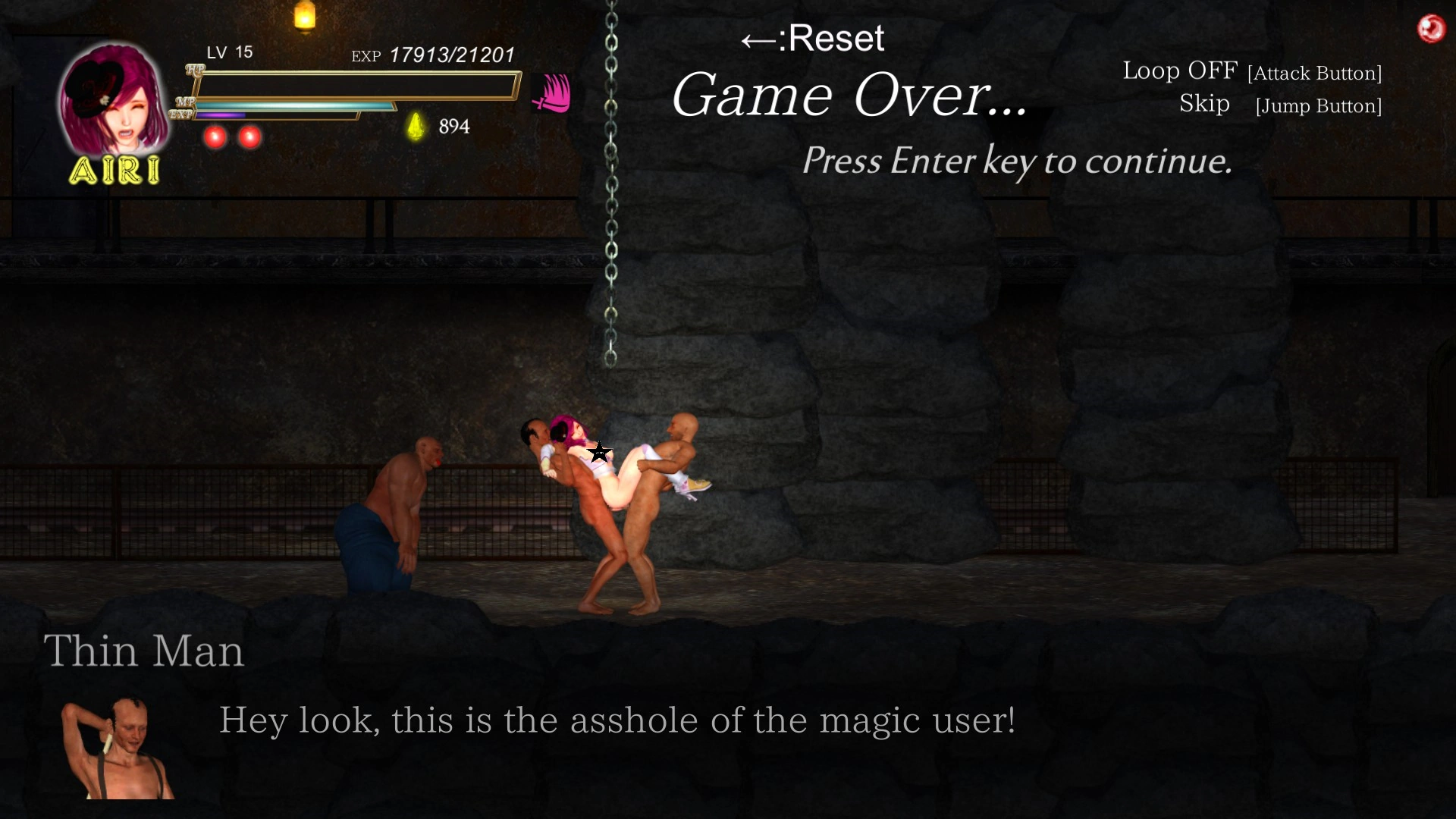Screen dimensions: 1456x819
Task: Click the red orb icon in the corner
Action: (x=1431, y=29)
